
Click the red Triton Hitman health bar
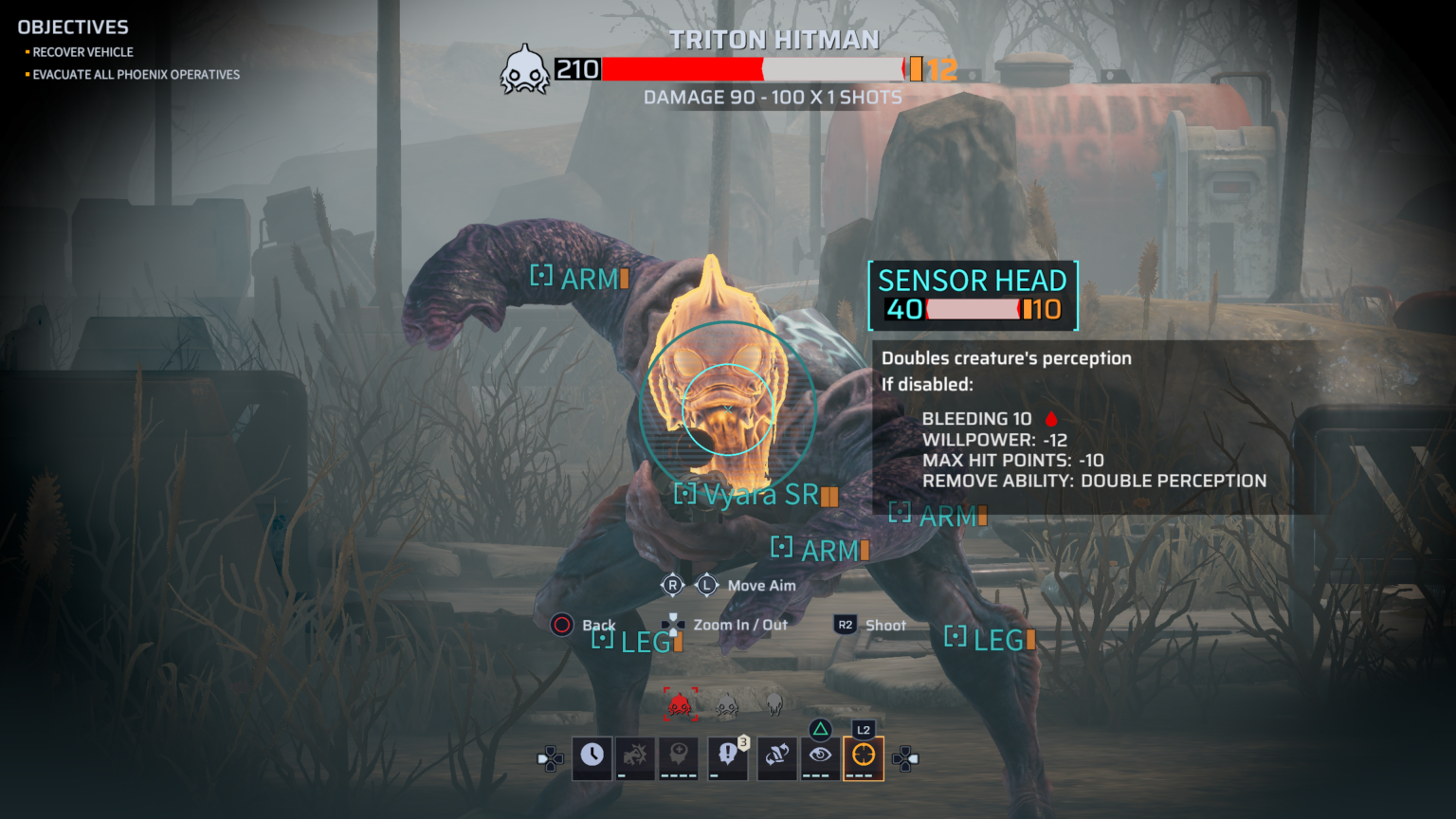pos(682,67)
